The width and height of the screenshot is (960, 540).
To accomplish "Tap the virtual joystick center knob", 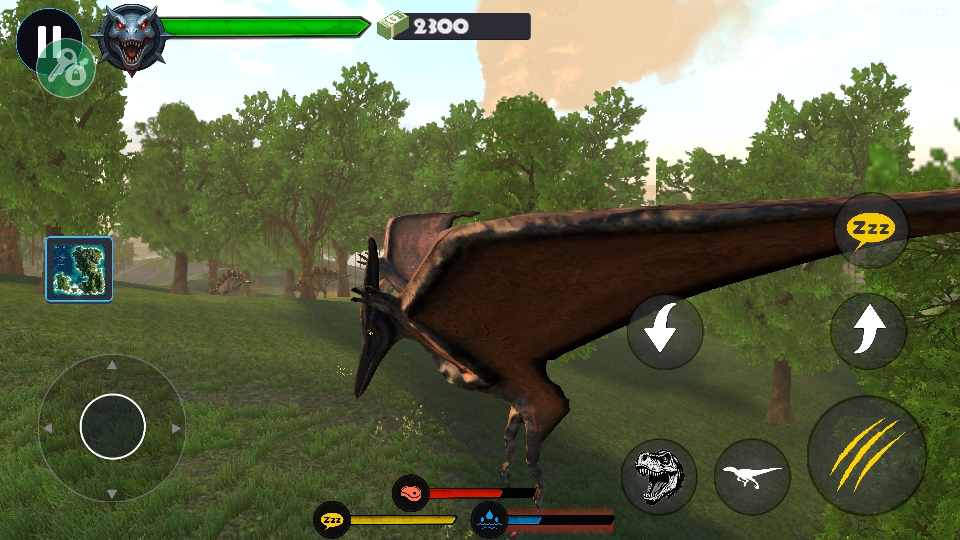I will point(112,427).
